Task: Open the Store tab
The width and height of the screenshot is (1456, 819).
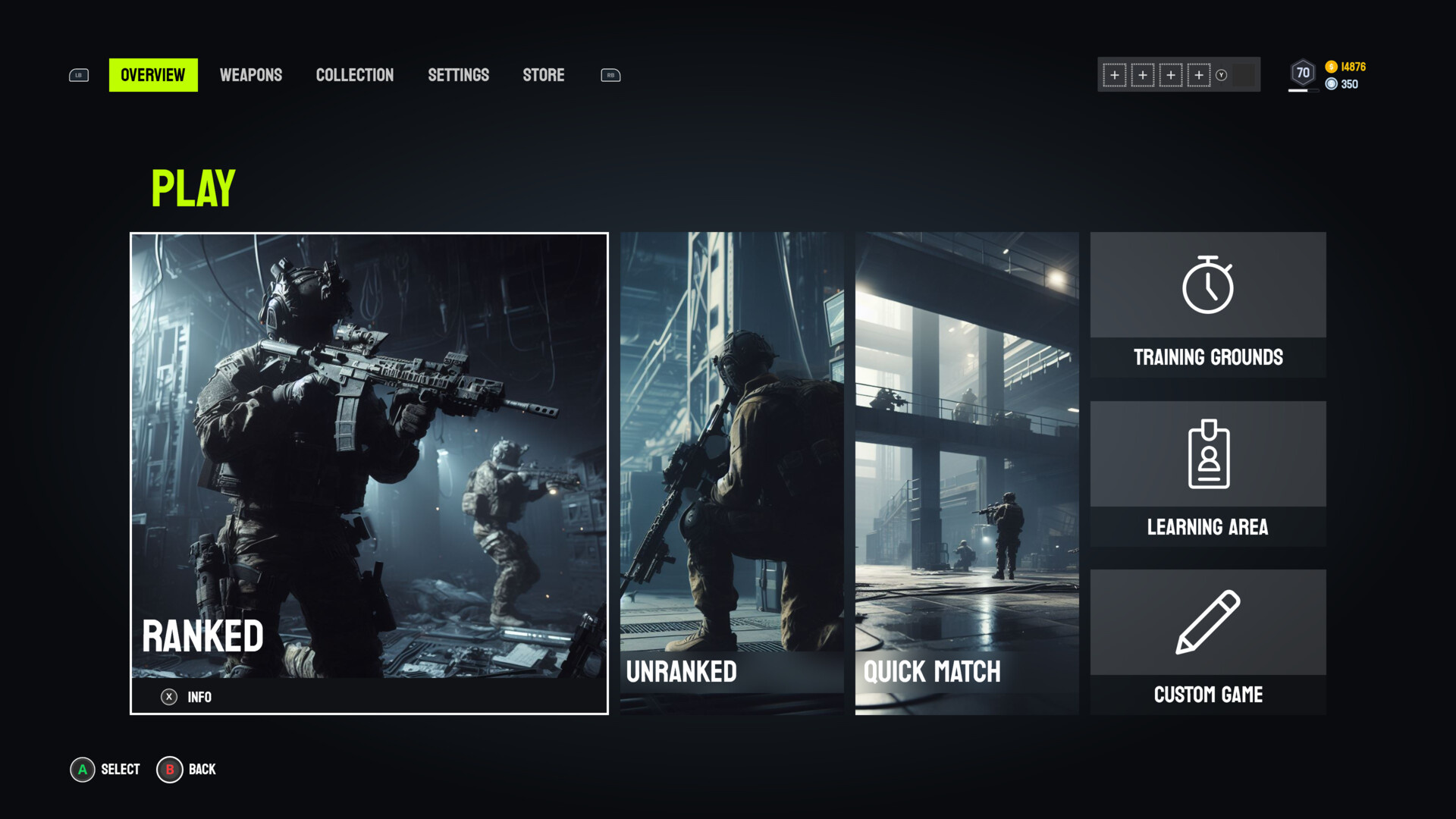Action: pyautogui.click(x=543, y=74)
